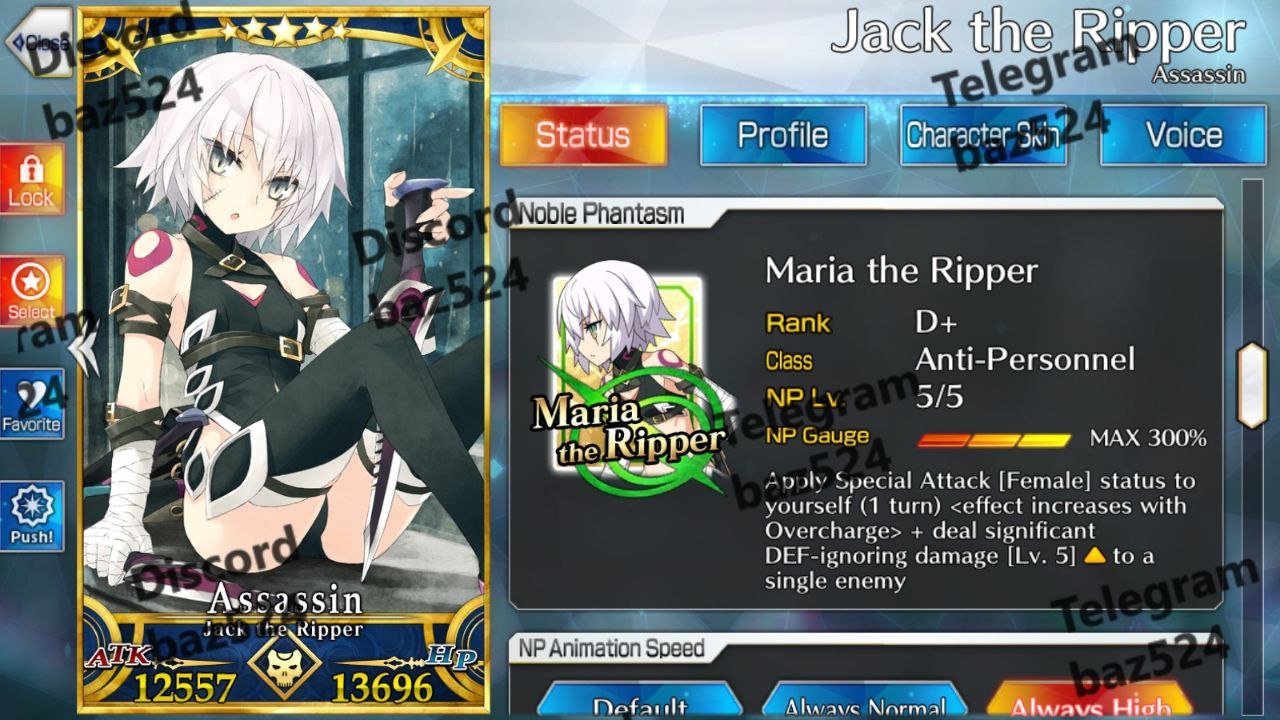The width and height of the screenshot is (1280, 720).
Task: Set NP animation to Always Normal
Action: [x=865, y=704]
